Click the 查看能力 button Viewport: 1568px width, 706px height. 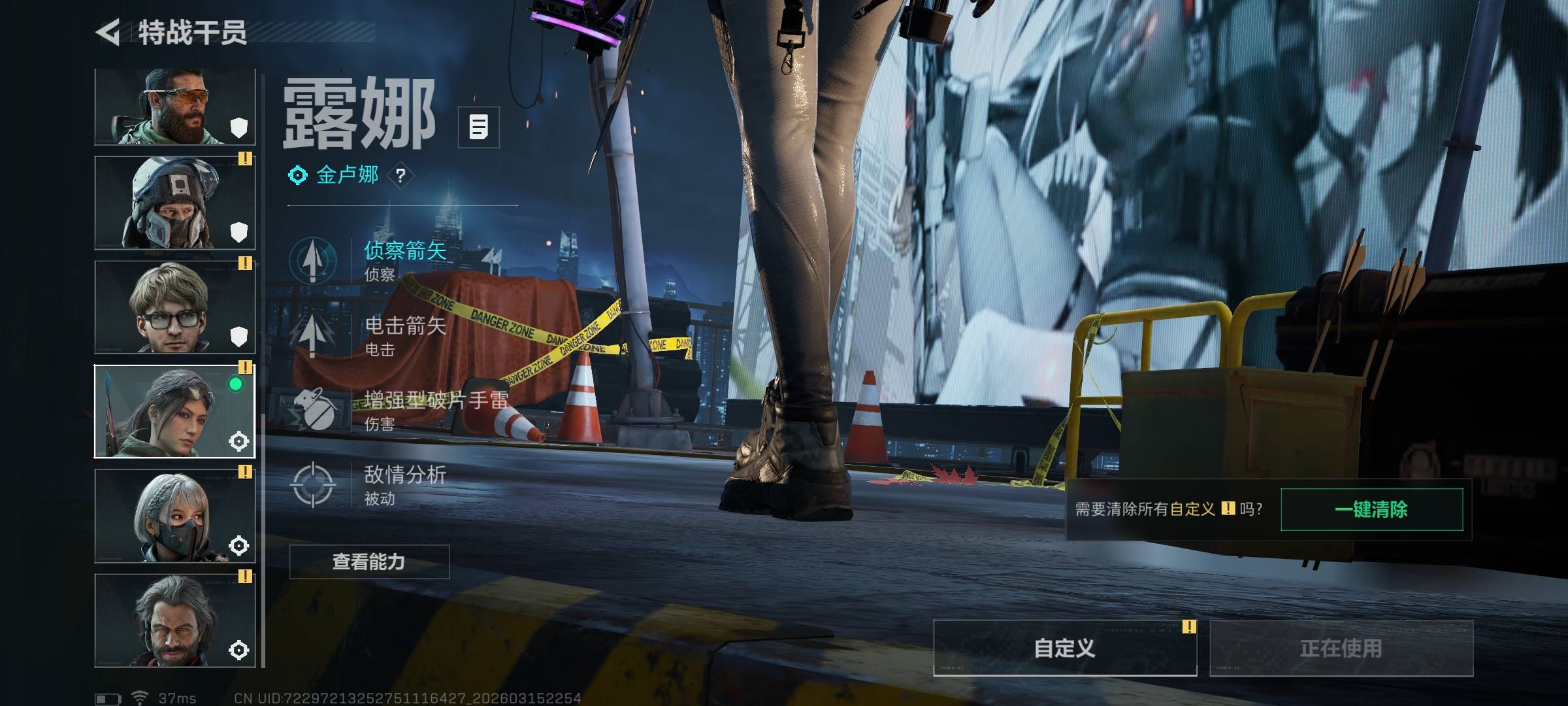point(369,562)
